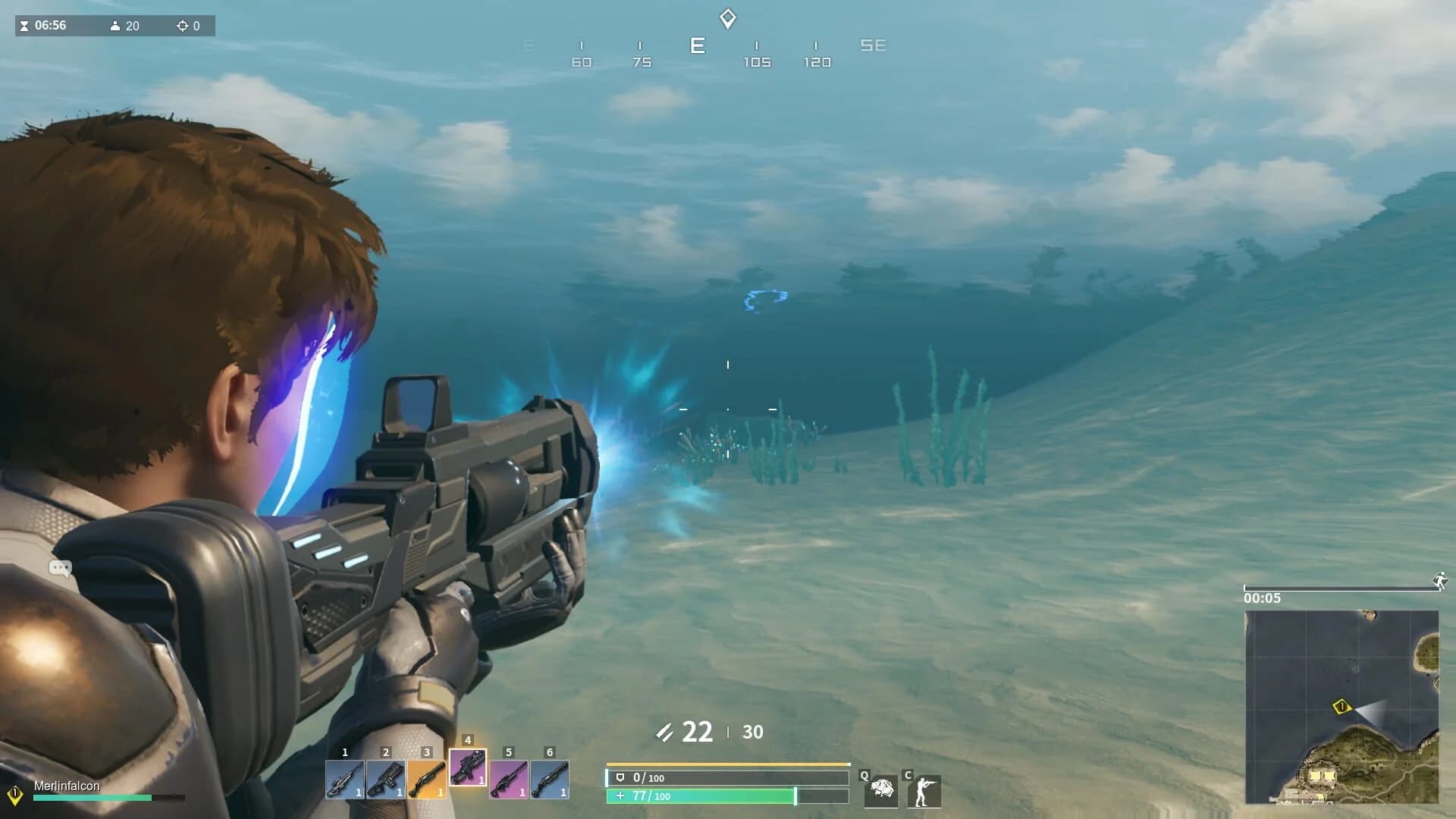Viewport: 1456px width, 819px height.
Task: Click the hourglass match timer icon
Action: pos(25,25)
